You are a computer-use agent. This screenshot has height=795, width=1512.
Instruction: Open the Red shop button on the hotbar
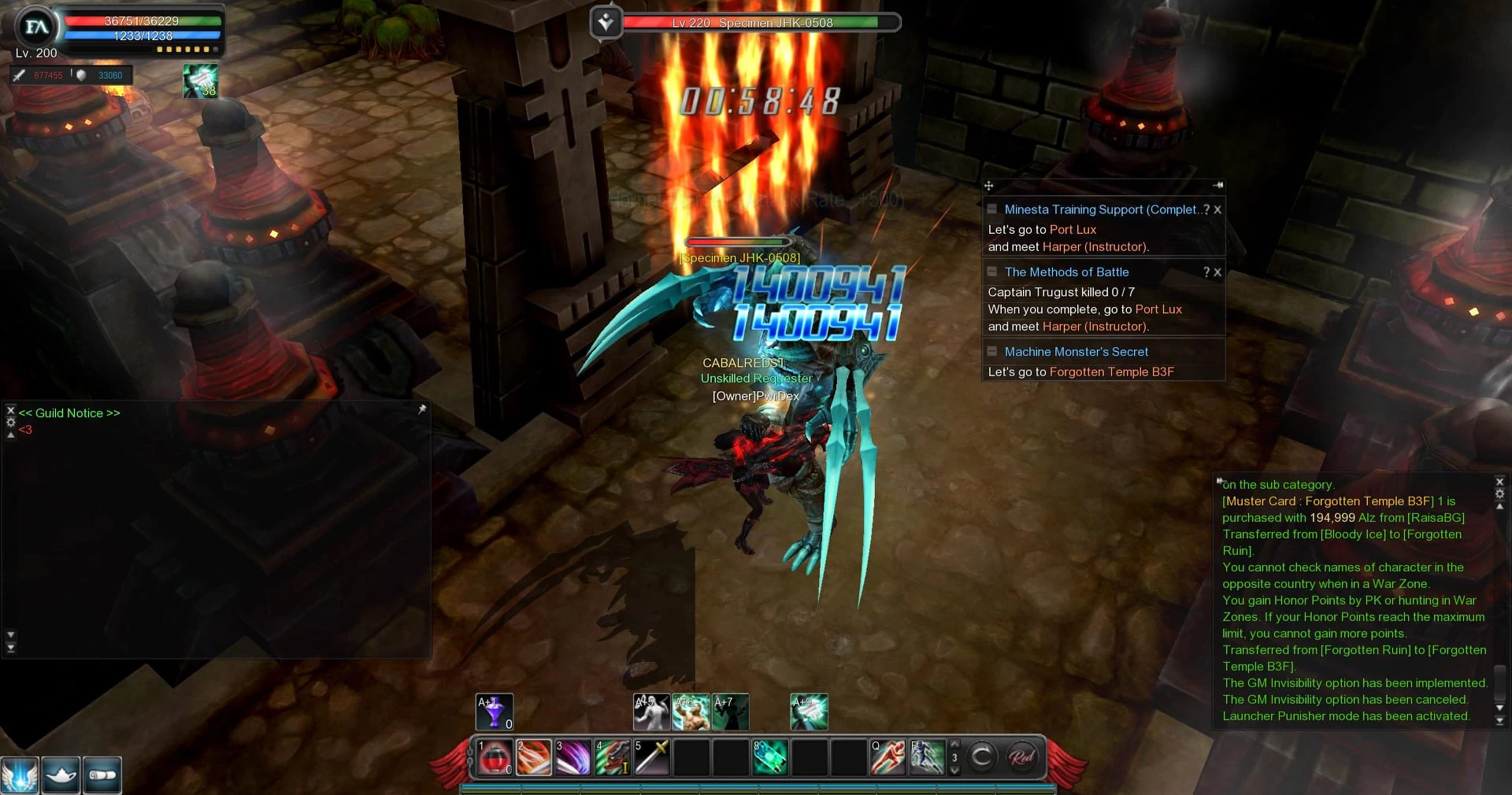[x=1022, y=757]
